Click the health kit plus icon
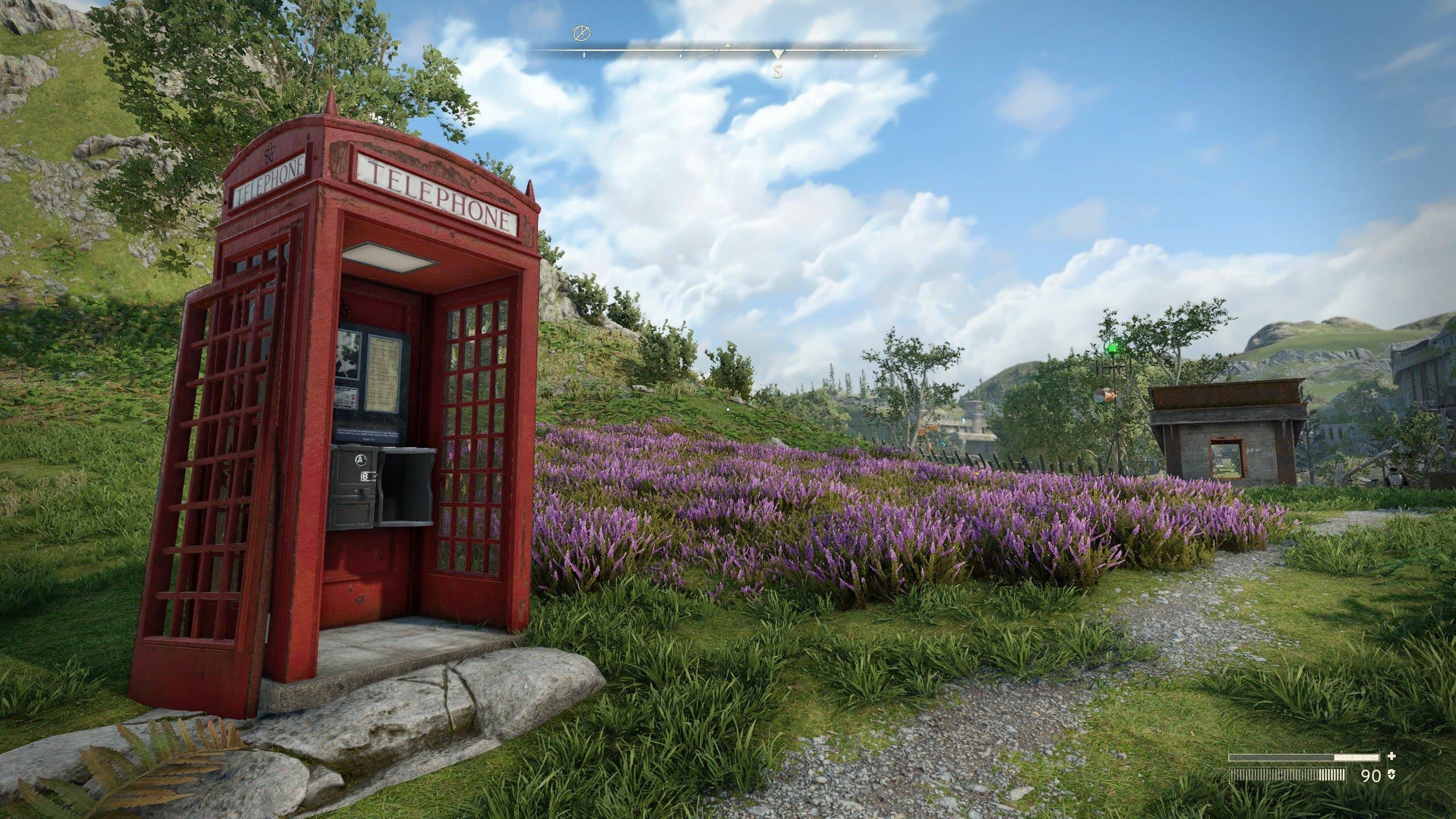The image size is (1456, 819). 1392,756
